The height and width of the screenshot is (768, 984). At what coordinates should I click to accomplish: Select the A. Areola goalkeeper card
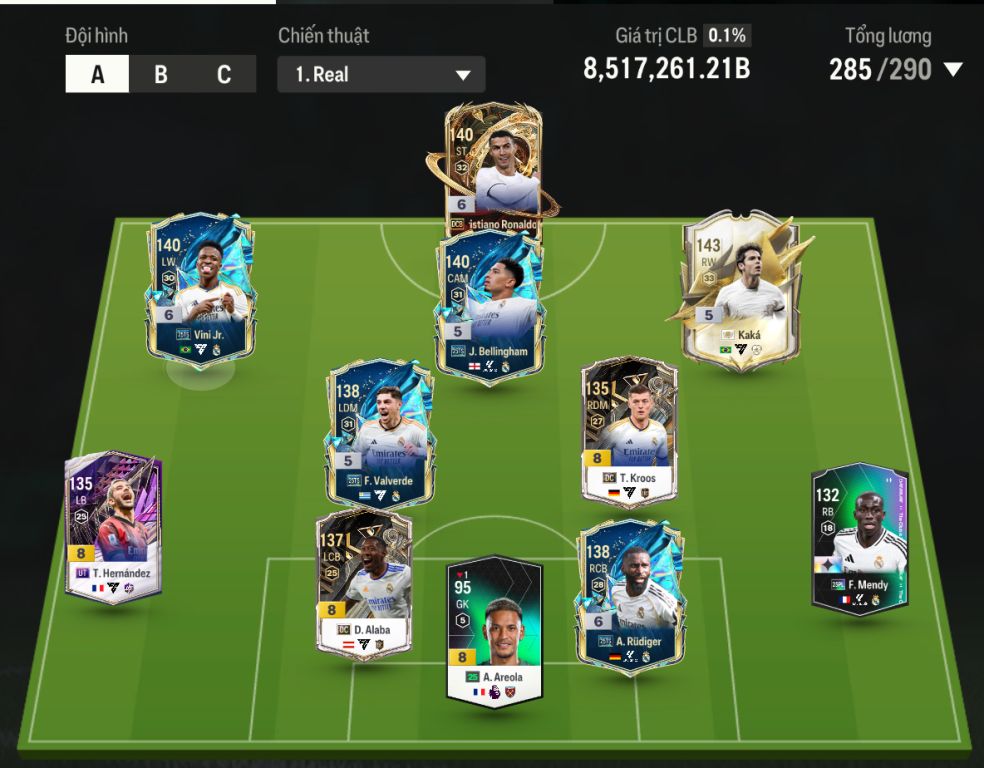coord(494,630)
